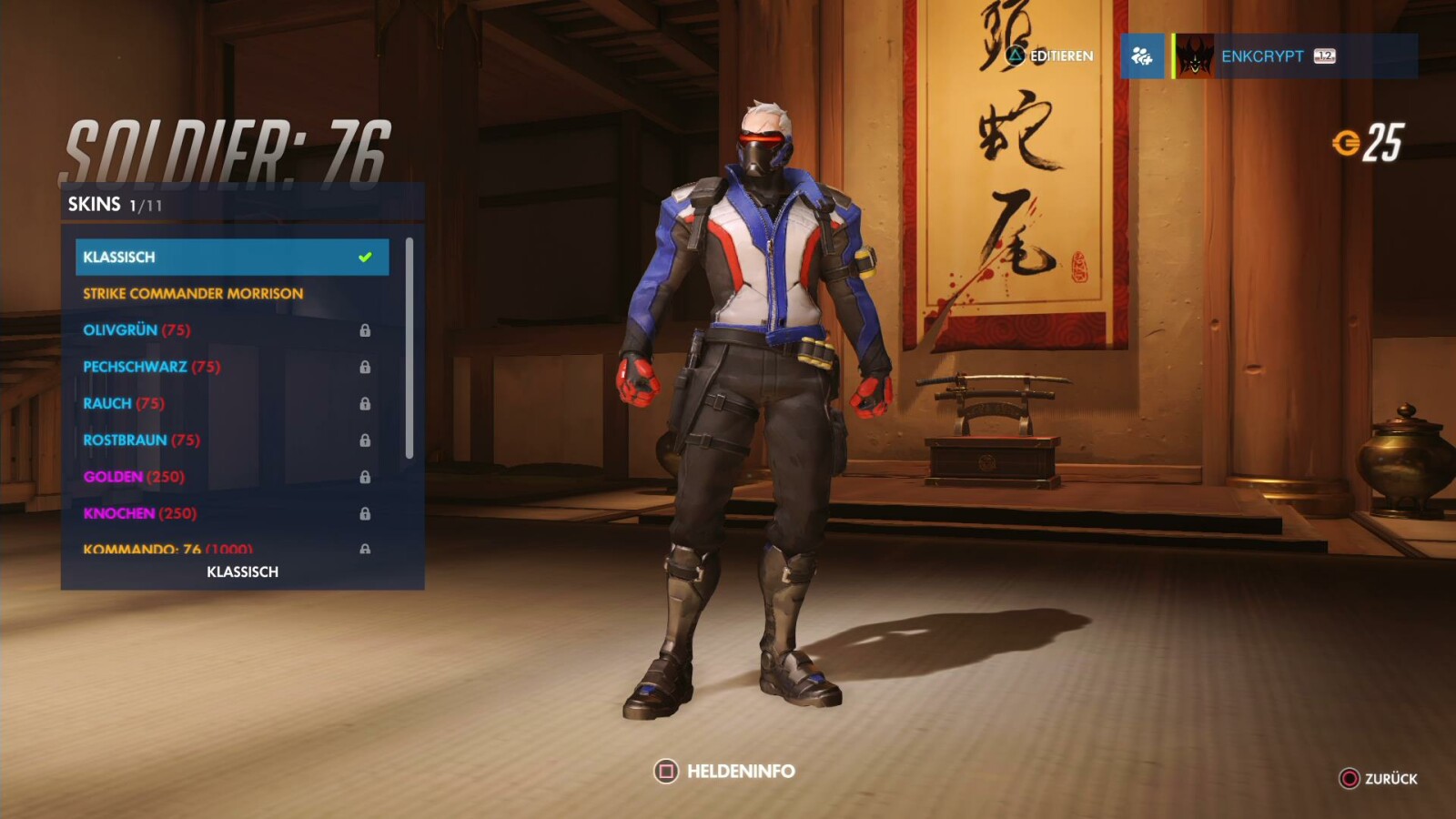The image size is (1456, 819).
Task: Select the Rauch skin
Action: pos(231,403)
